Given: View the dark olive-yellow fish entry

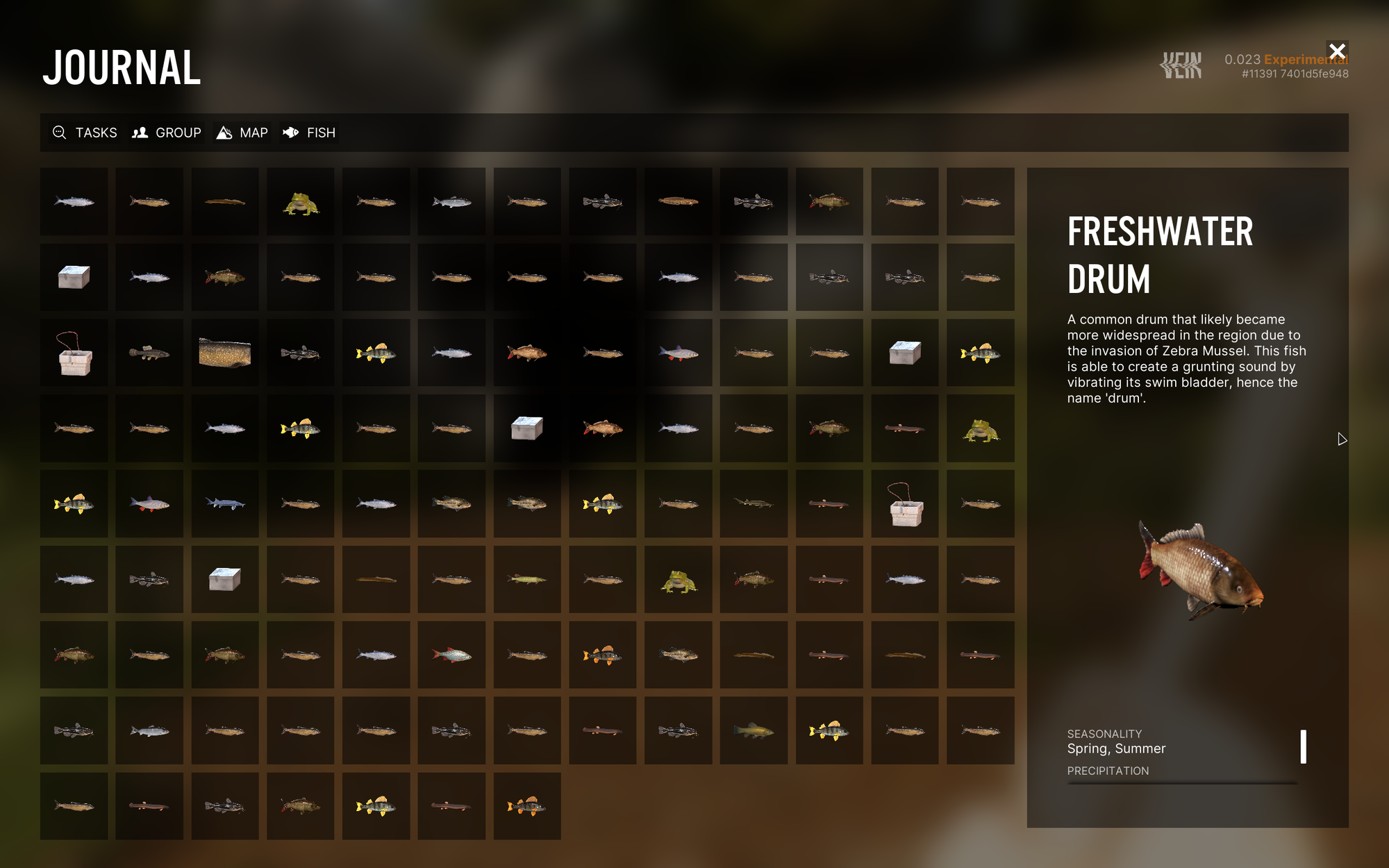Looking at the screenshot, I should [754, 731].
